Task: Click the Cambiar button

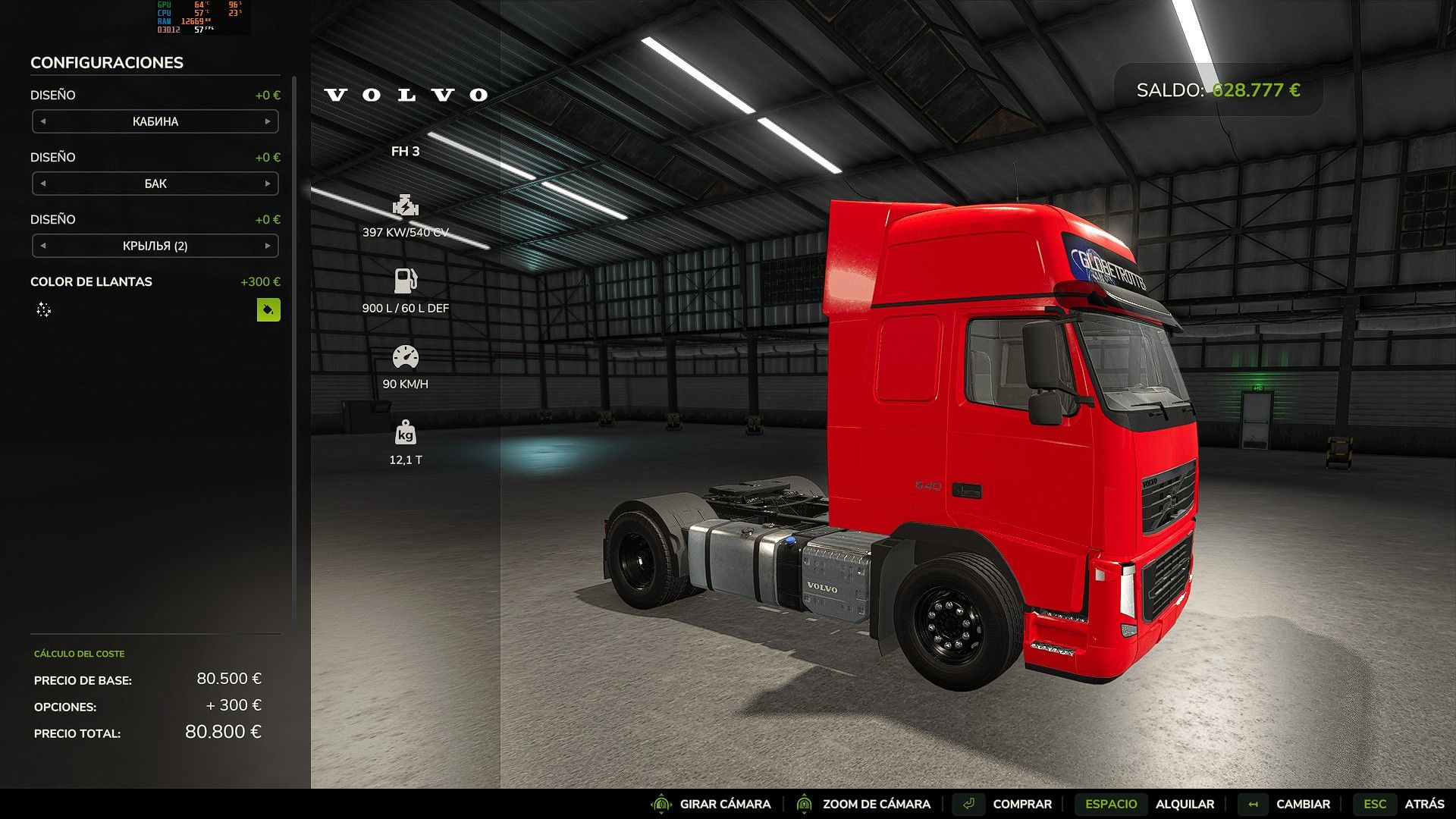Action: point(1302,804)
